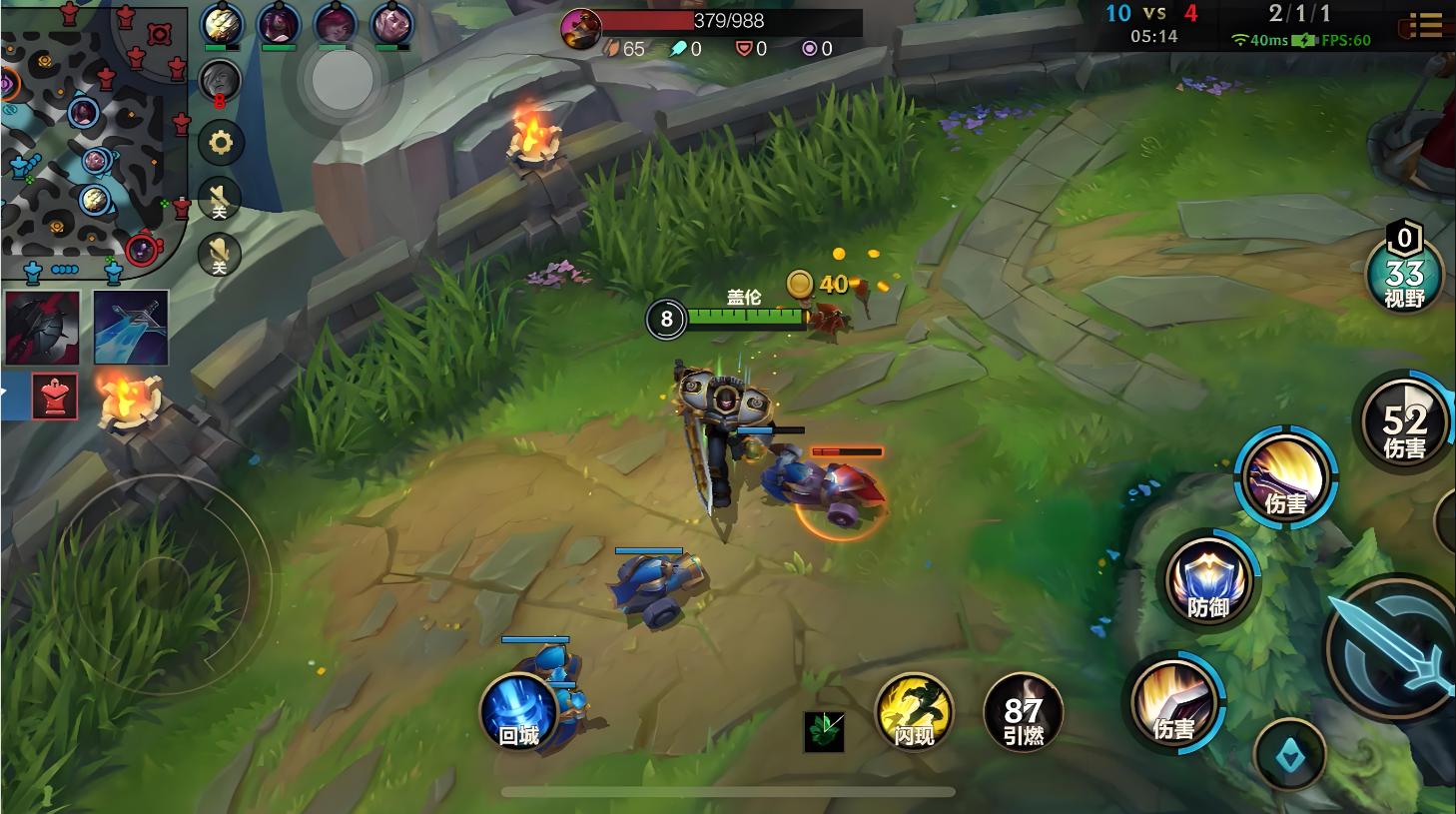Open the scoreboard list icon
Viewport: 1456px width, 814px height.
click(x=1425, y=26)
